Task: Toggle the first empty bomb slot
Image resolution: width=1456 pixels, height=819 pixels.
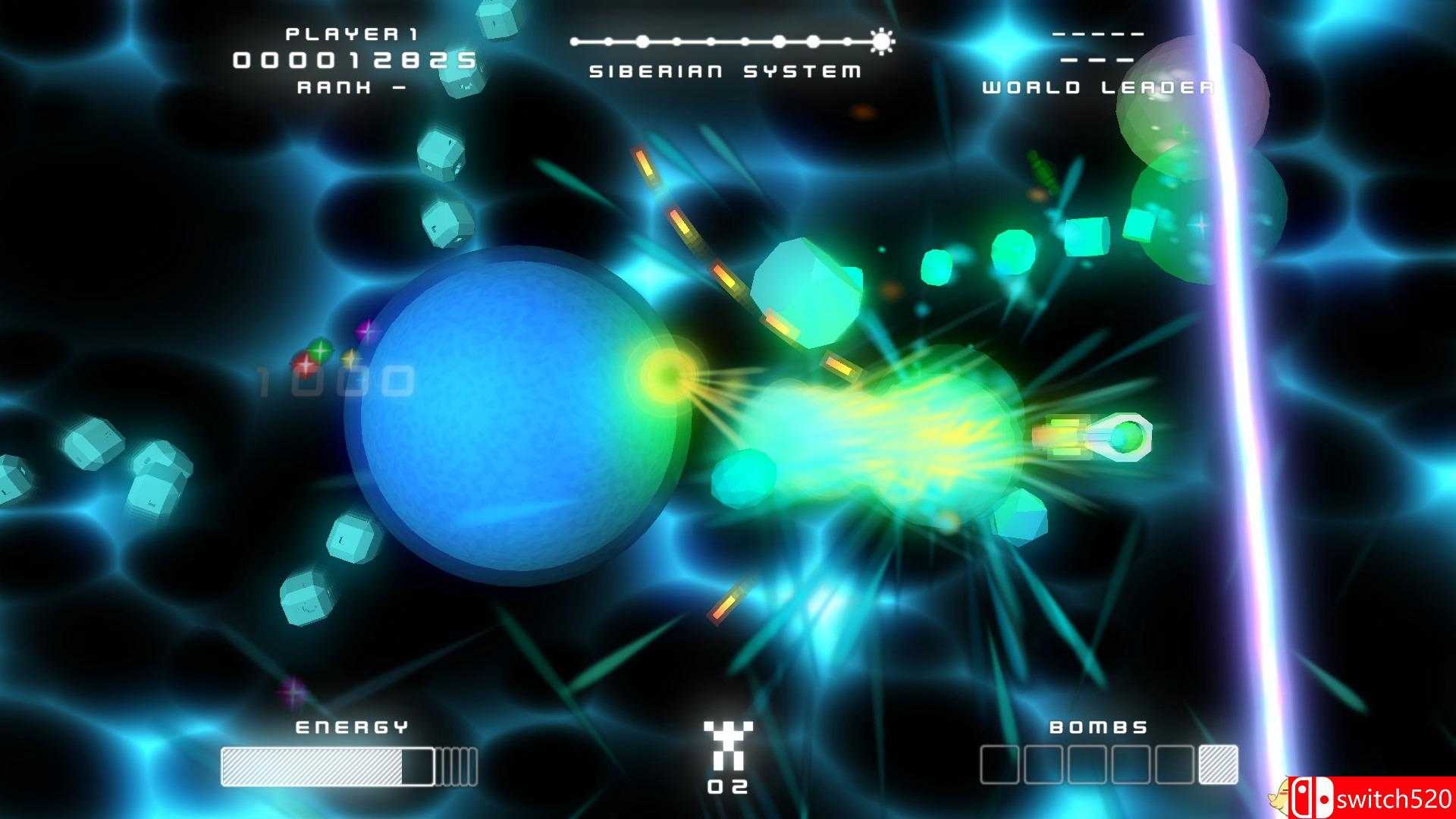Action: (x=1000, y=764)
